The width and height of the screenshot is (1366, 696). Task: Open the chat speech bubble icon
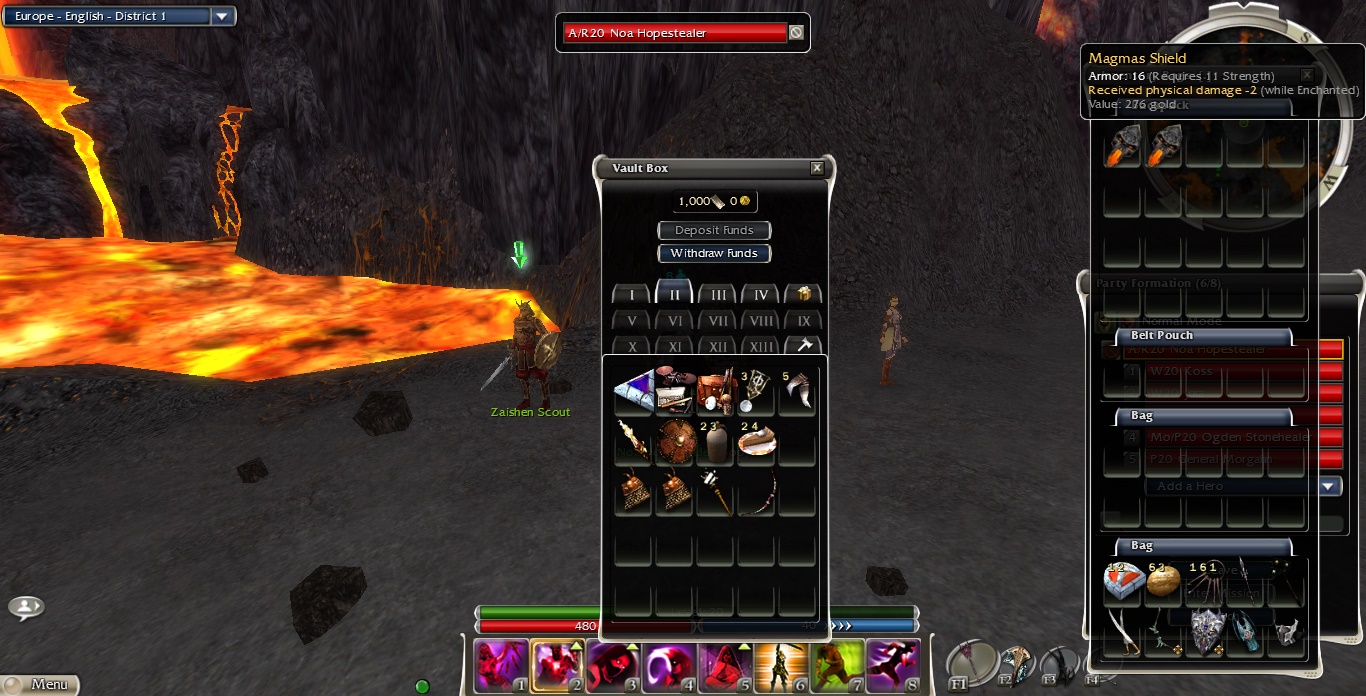pyautogui.click(x=26, y=607)
